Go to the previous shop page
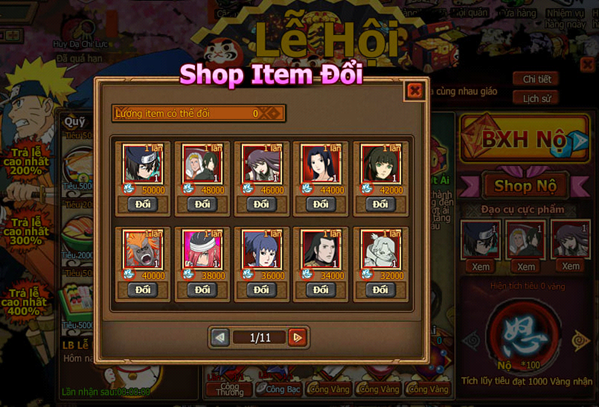 pos(221,337)
